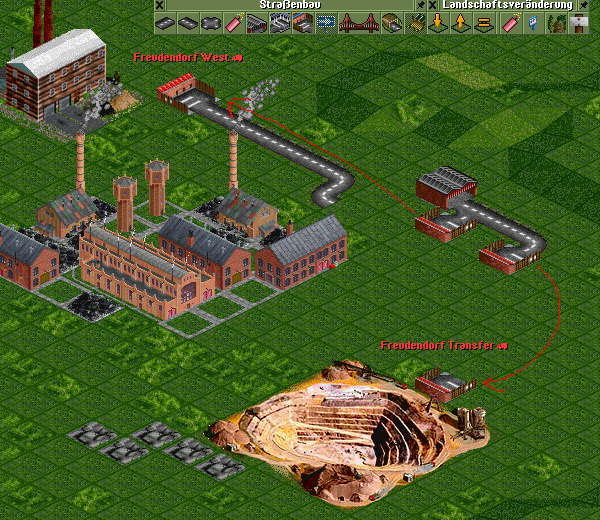Activate dynamite in the Straßenbau toolbar

234,22
